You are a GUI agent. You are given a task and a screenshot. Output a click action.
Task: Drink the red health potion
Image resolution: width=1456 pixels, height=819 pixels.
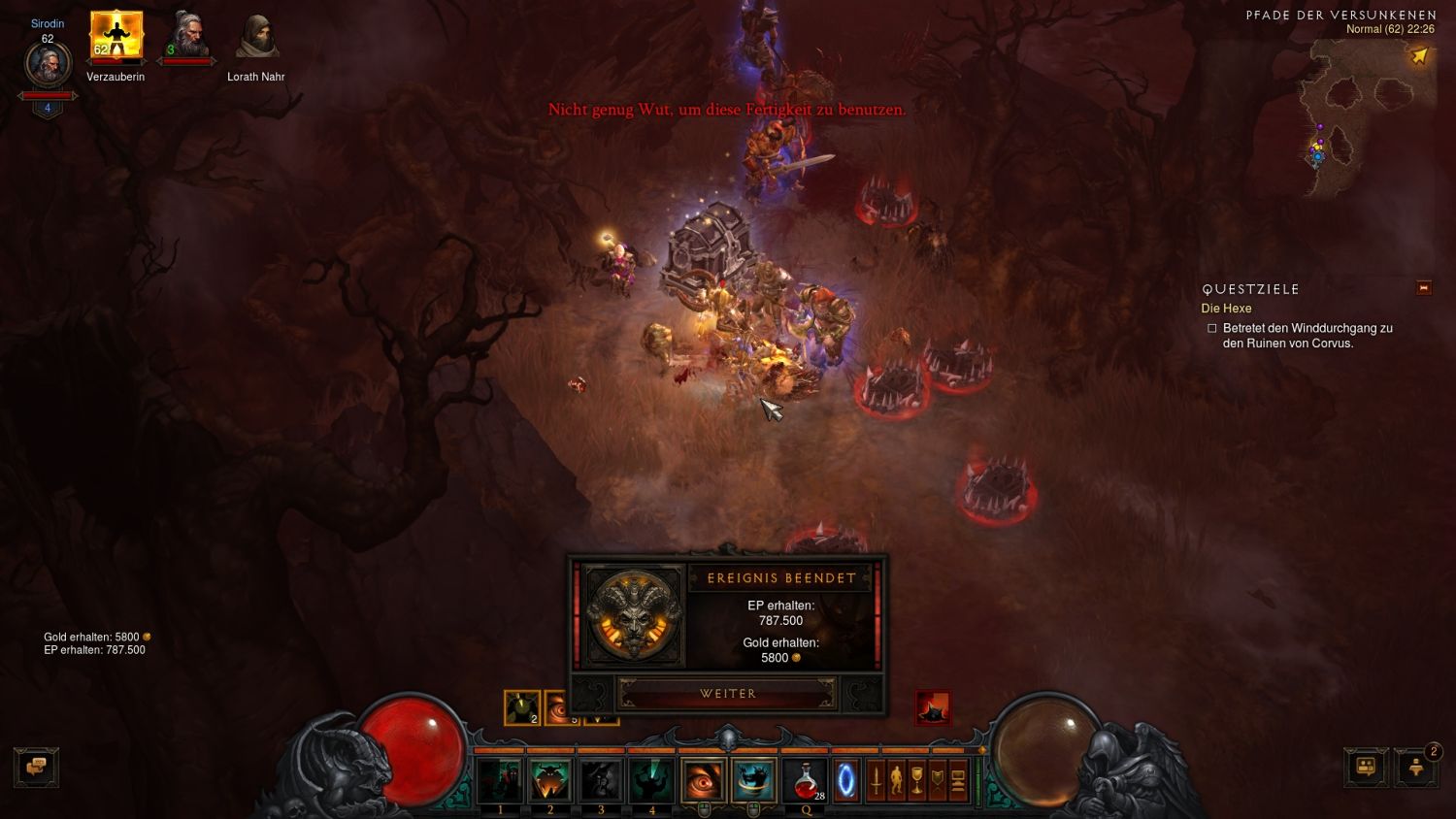point(805,780)
